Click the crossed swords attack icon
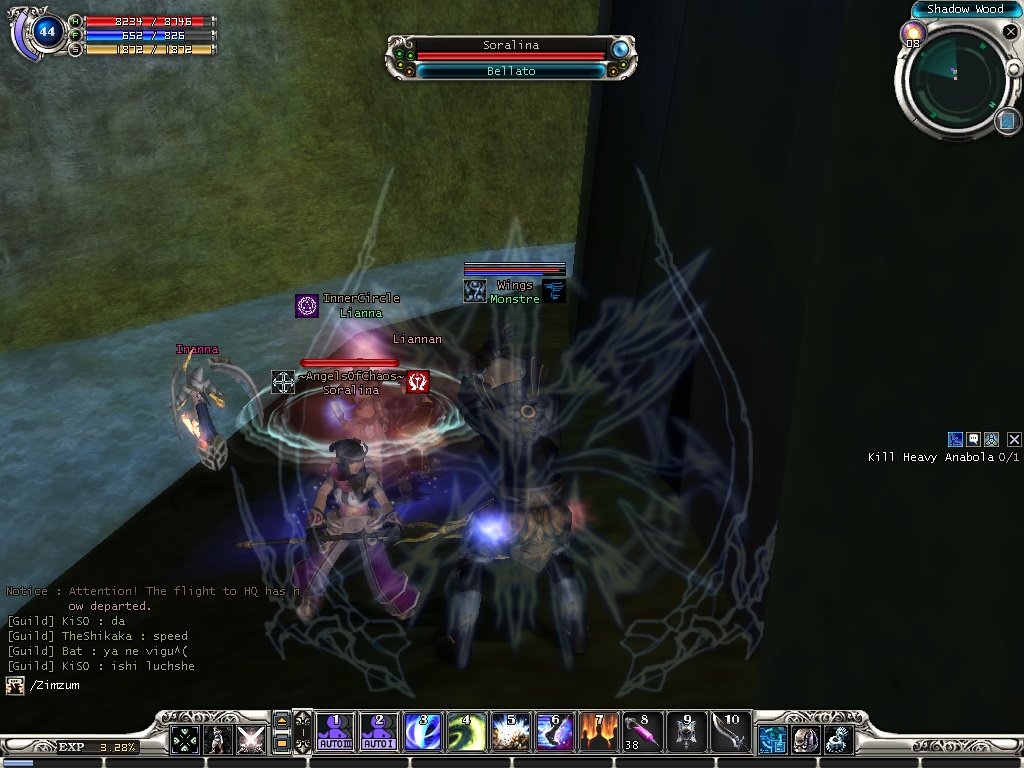This screenshot has width=1024, height=768. tap(250, 739)
